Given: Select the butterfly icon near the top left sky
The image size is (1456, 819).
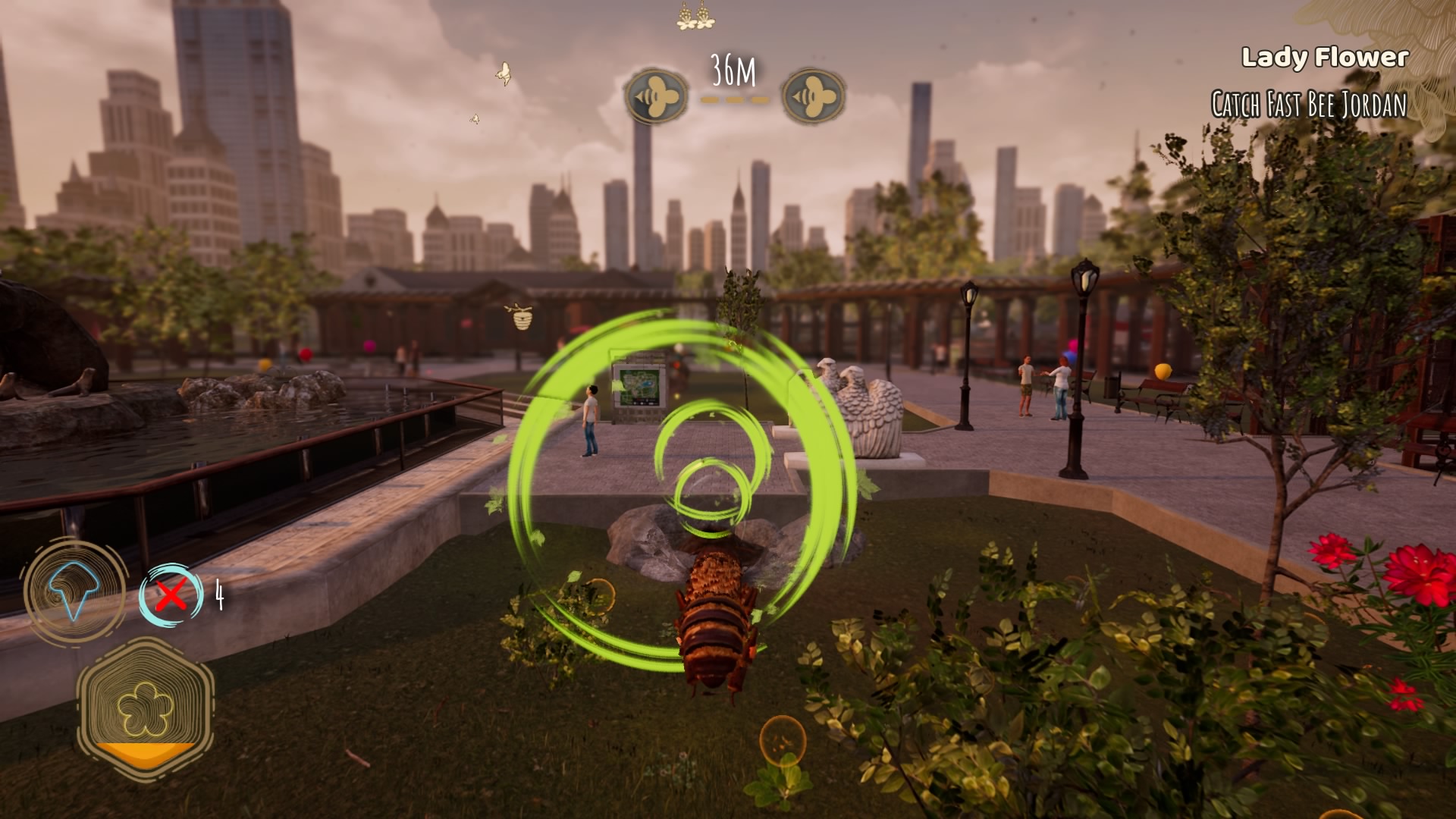Looking at the screenshot, I should pyautogui.click(x=502, y=72).
